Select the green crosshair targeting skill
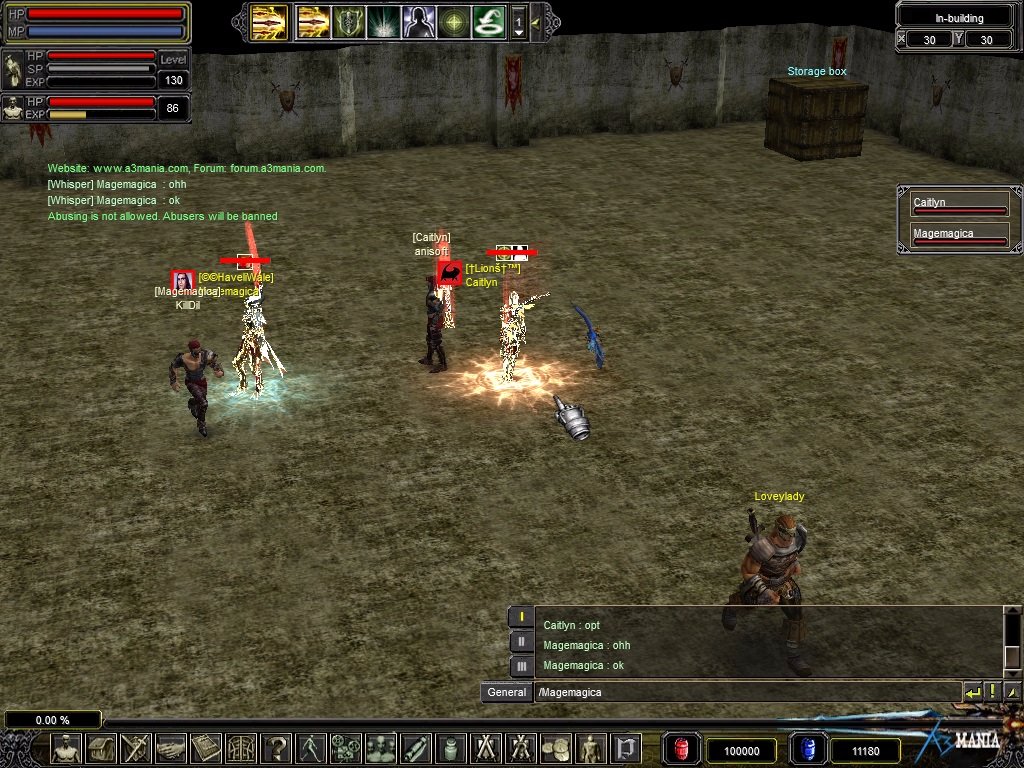 click(453, 21)
